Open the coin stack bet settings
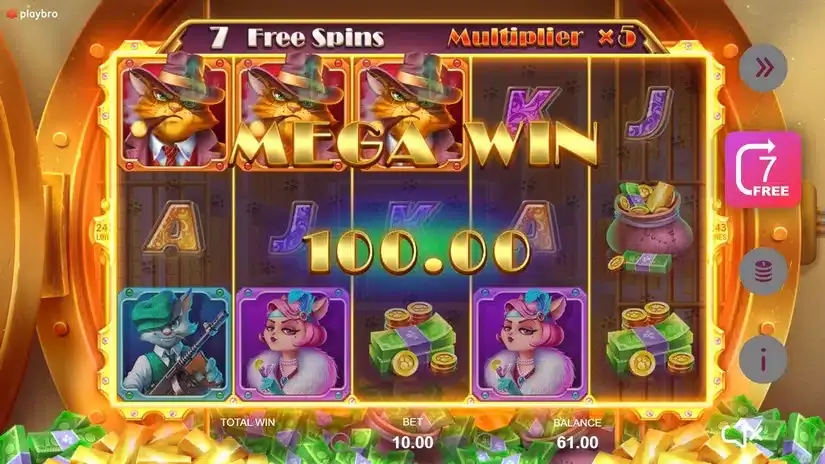825x464 pixels. (x=764, y=270)
